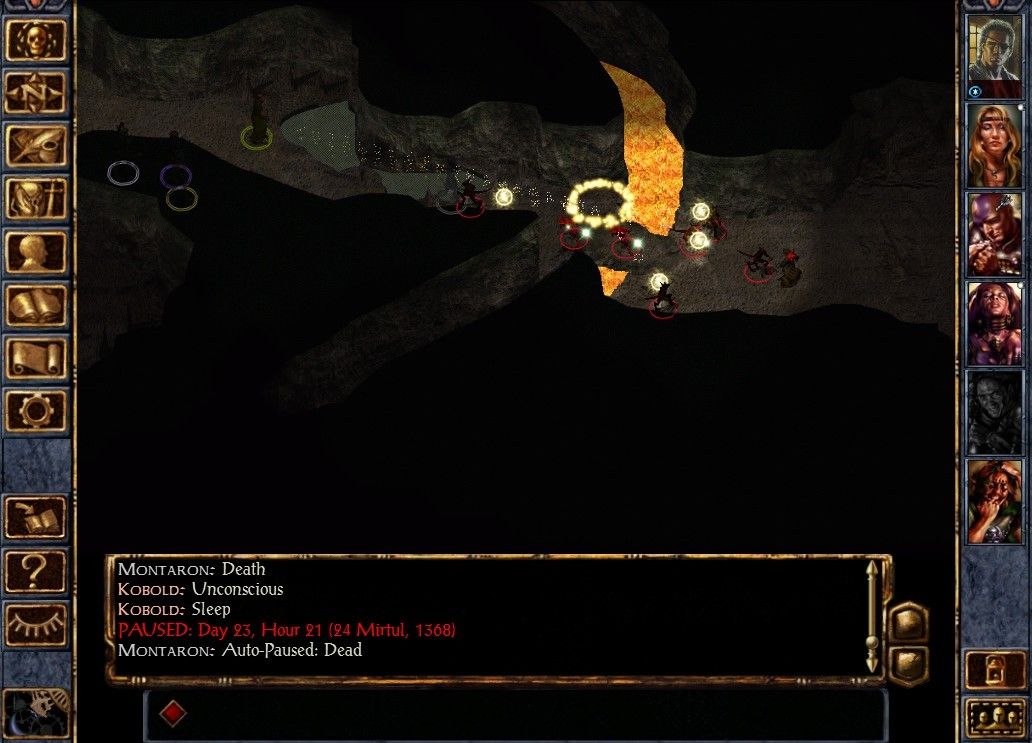This screenshot has height=743, width=1032.
Task: Select the blonde woman with headband portrait
Action: [x=995, y=145]
